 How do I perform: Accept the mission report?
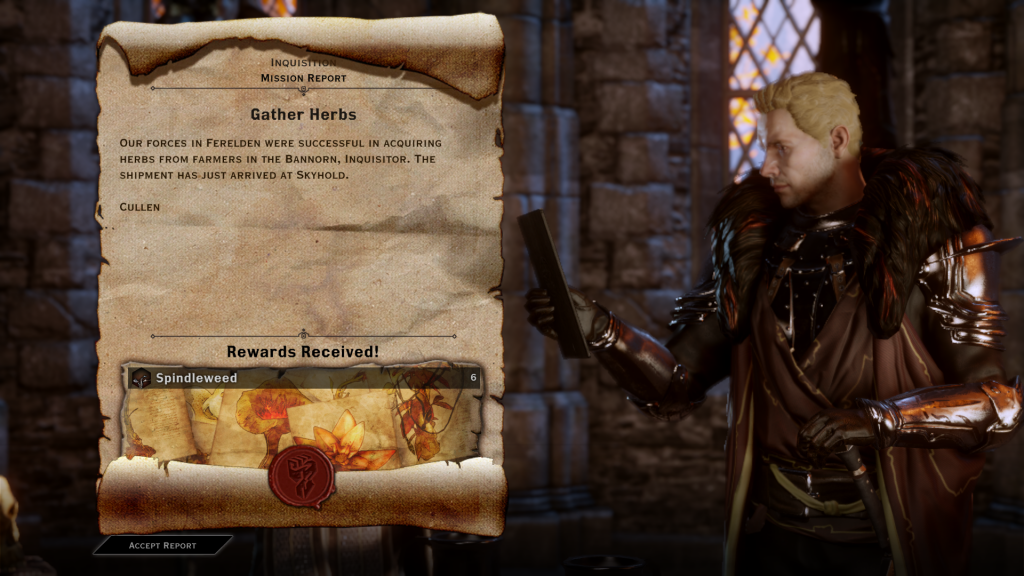click(163, 545)
